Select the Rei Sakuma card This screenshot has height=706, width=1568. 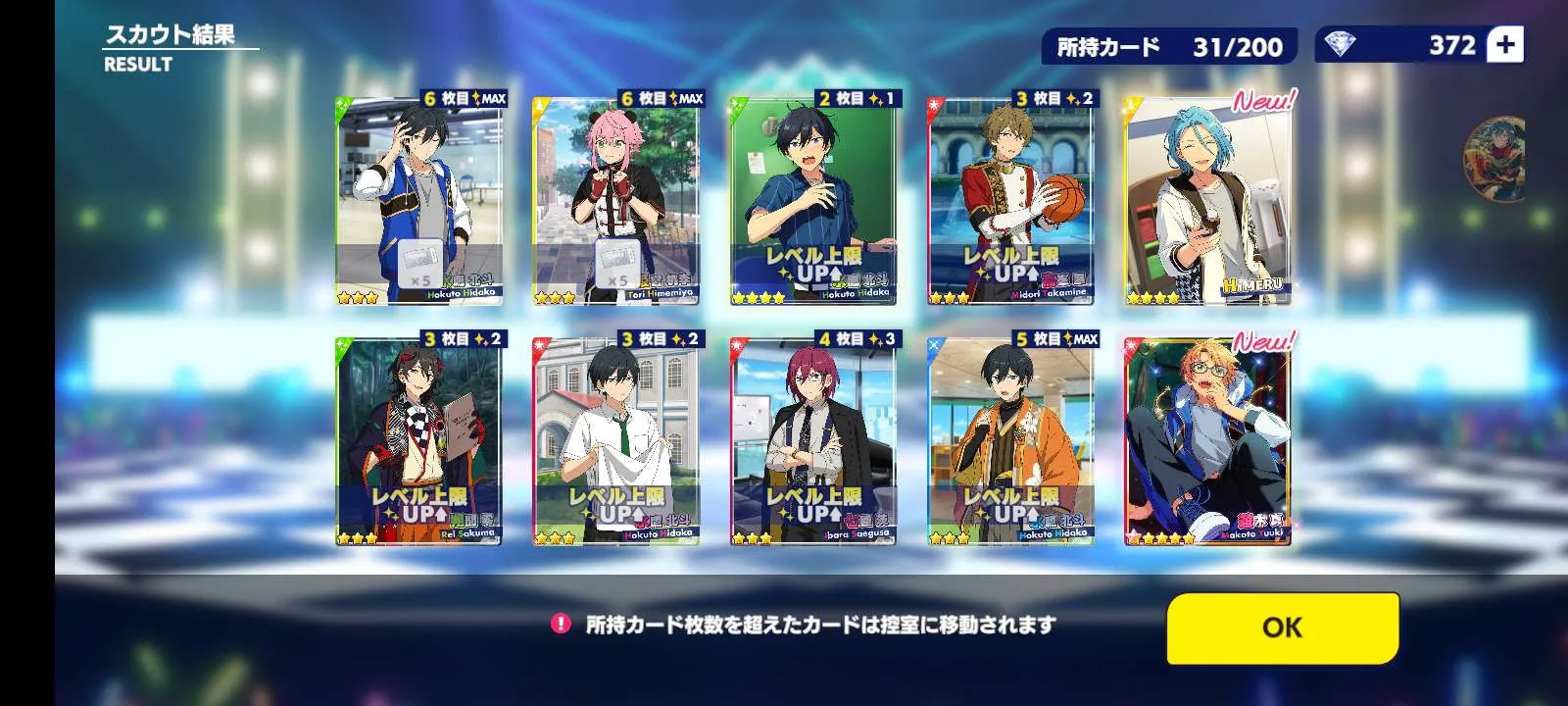coord(419,441)
